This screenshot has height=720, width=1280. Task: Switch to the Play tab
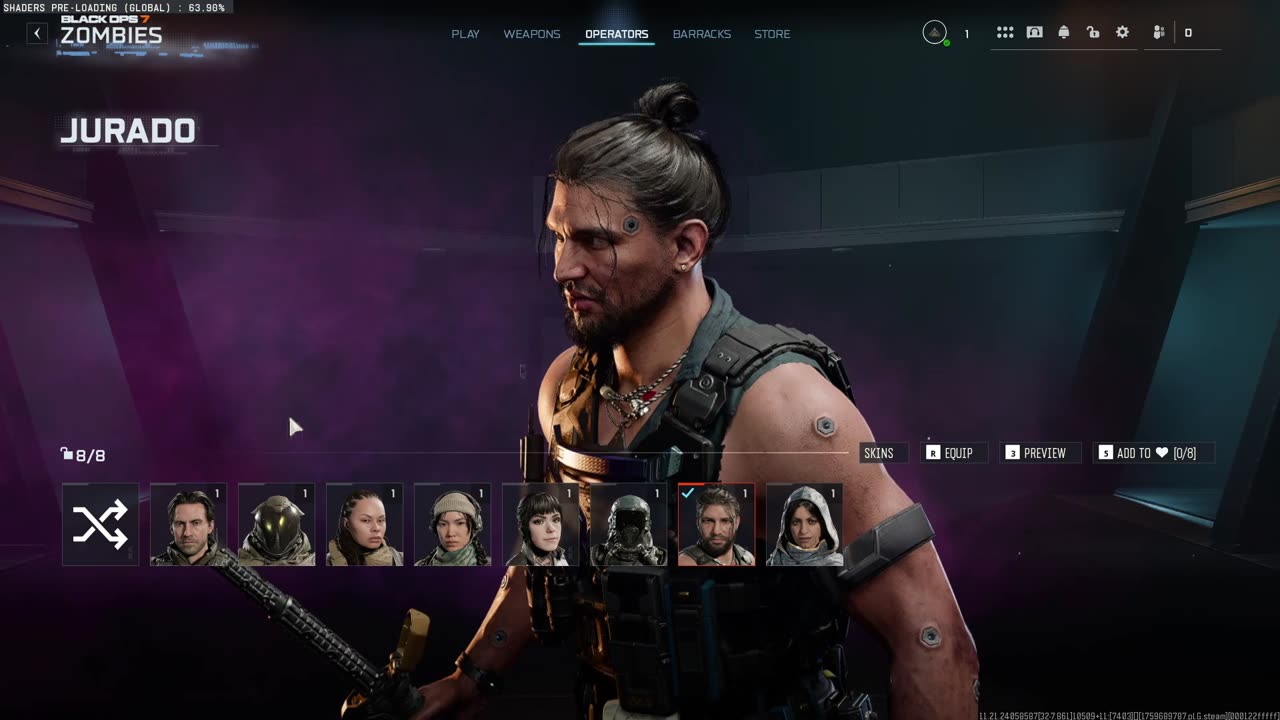(x=465, y=34)
